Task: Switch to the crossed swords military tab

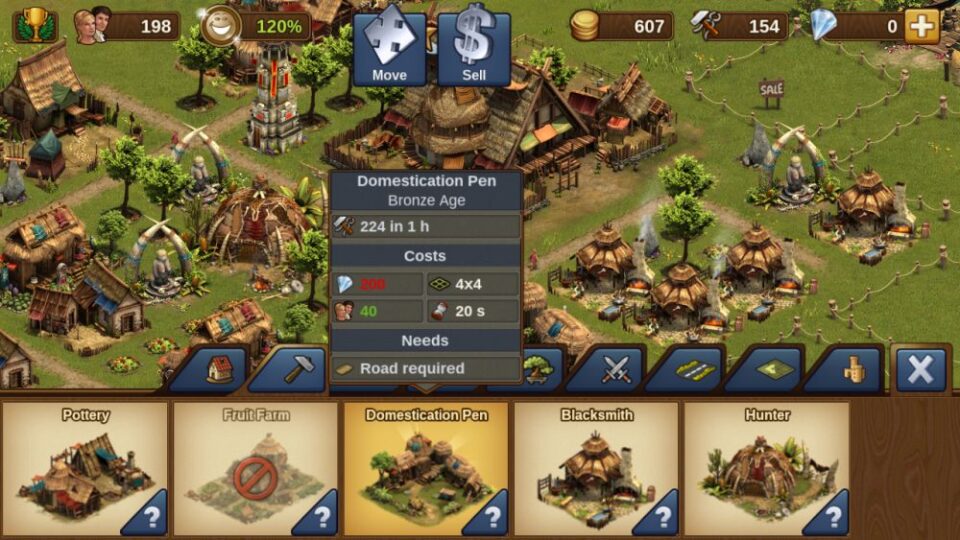Action: click(x=615, y=370)
